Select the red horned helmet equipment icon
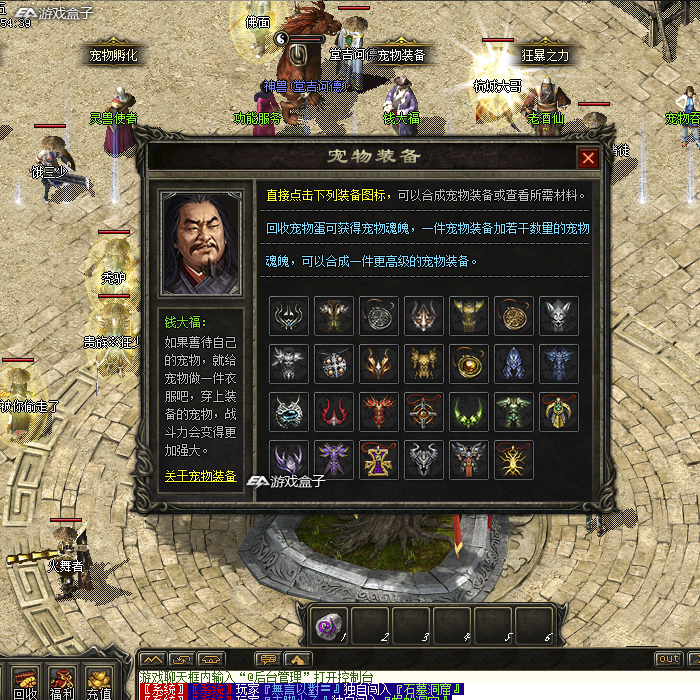Viewport: 700px width, 700px height. pyautogui.click(x=333, y=411)
